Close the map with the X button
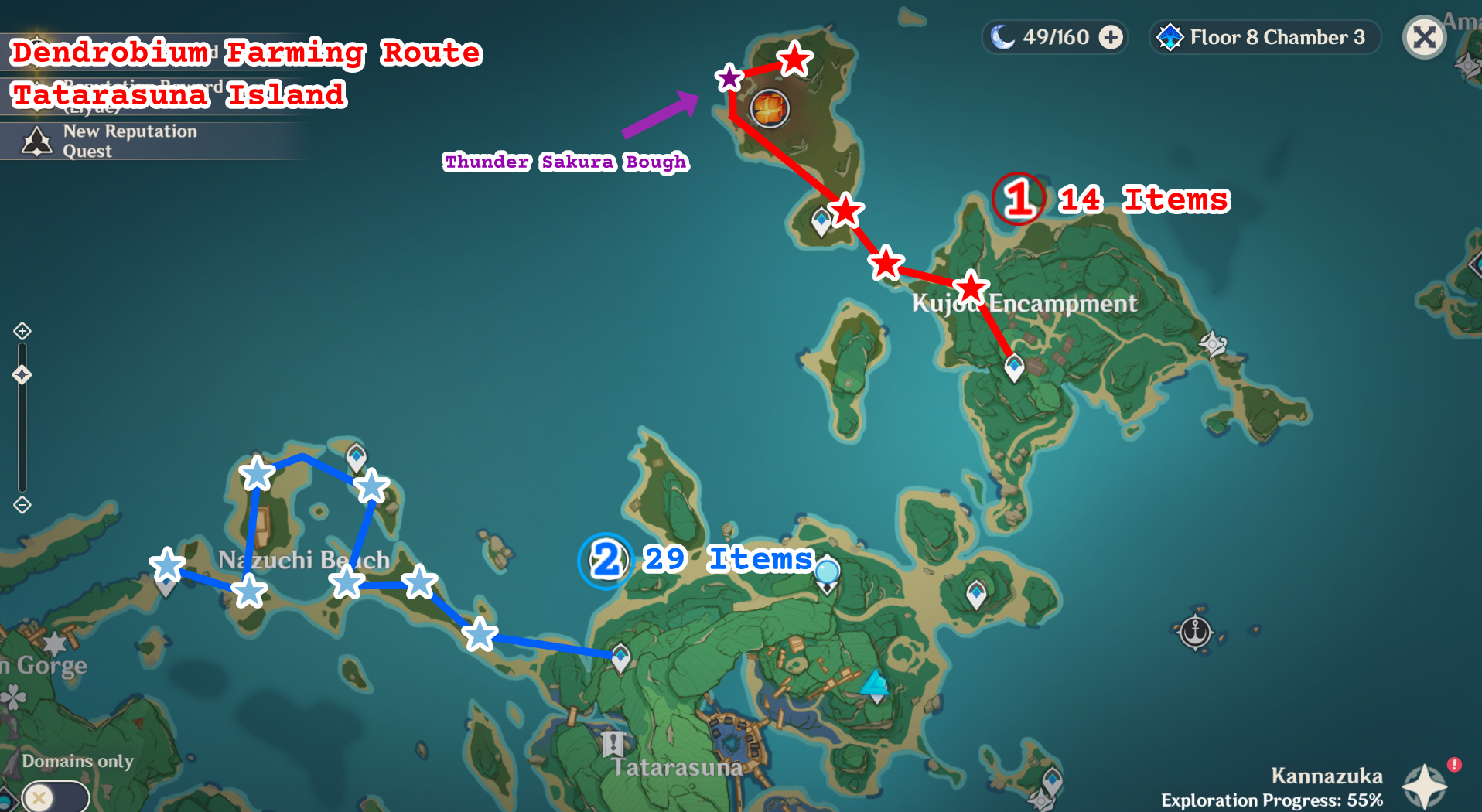 tap(1426, 36)
